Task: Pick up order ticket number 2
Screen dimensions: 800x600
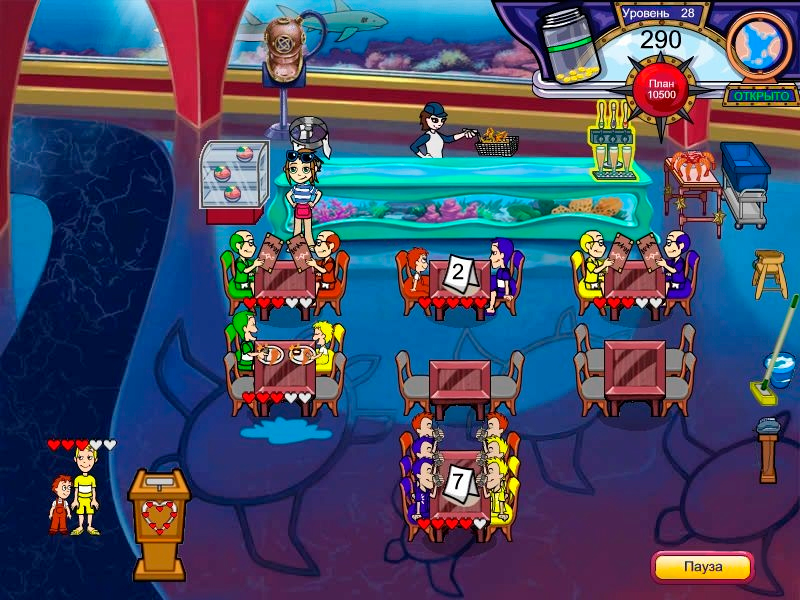Action: (x=459, y=272)
